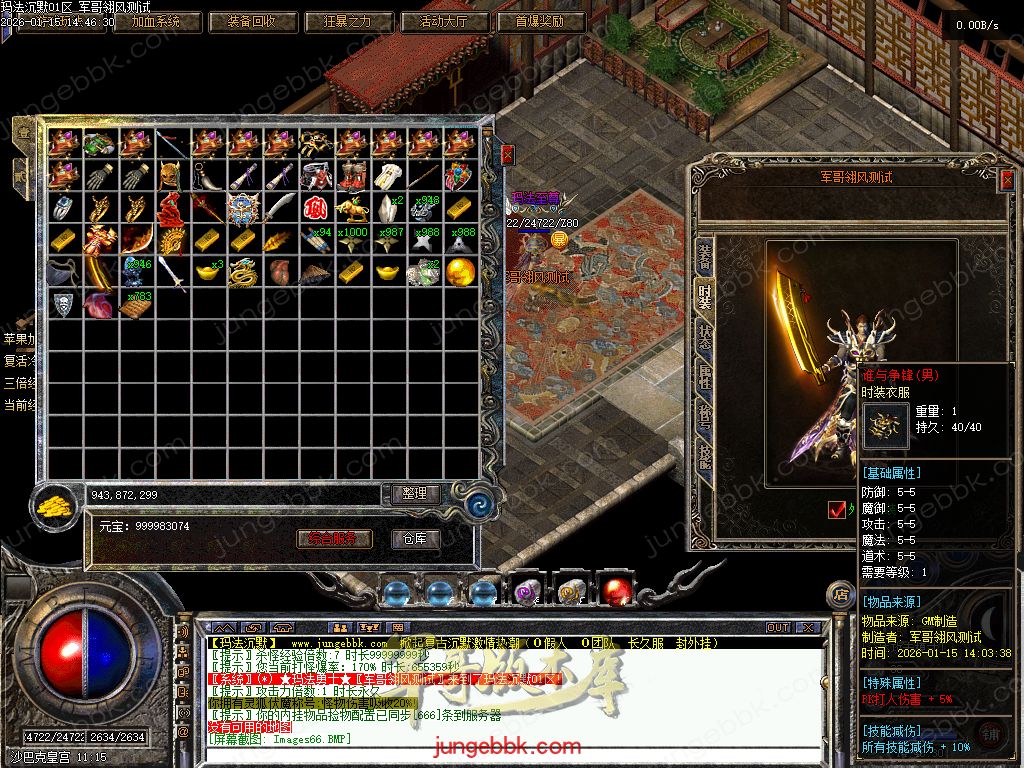Toggle the red checkmark box under character

tap(837, 509)
